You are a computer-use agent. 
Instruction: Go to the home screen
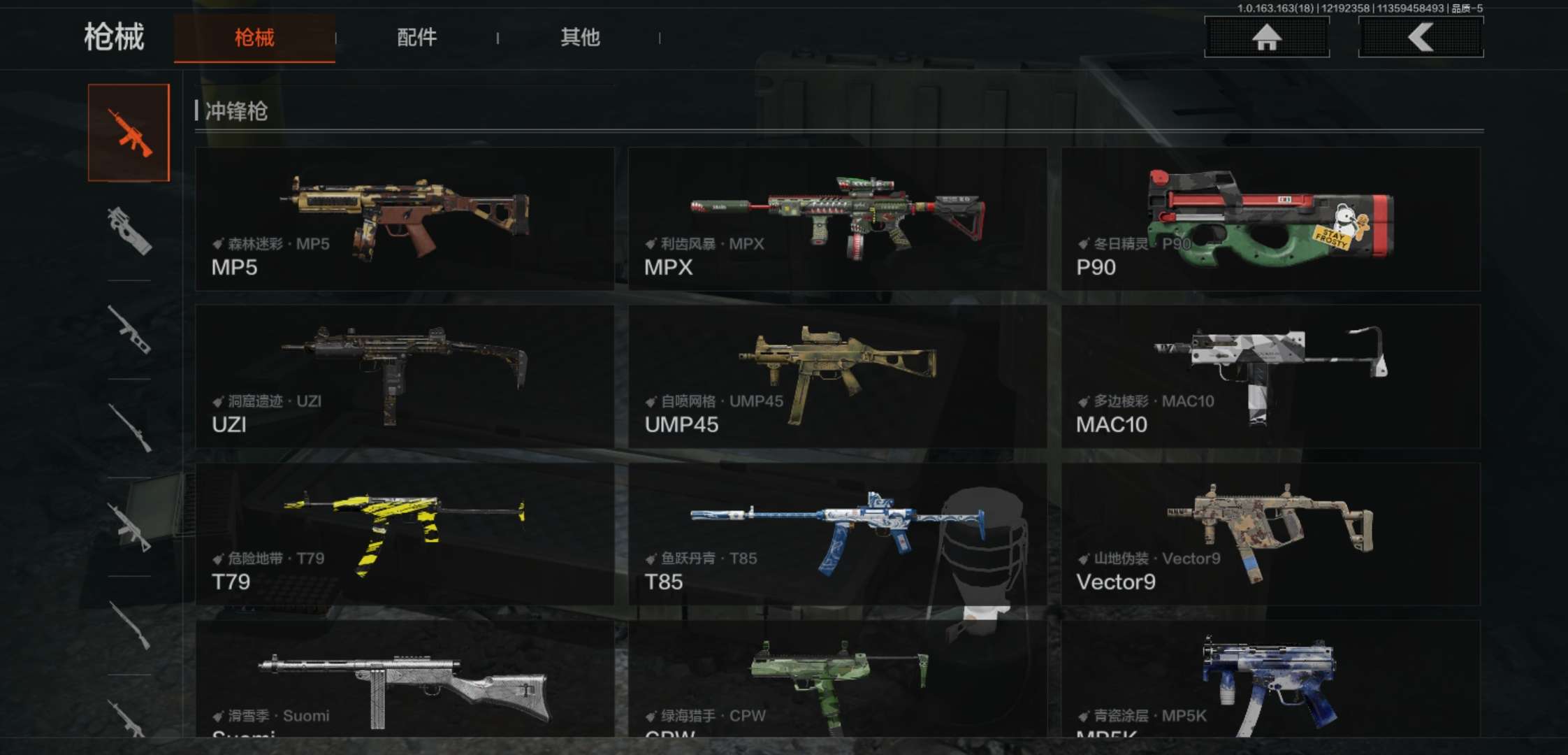tap(1266, 37)
